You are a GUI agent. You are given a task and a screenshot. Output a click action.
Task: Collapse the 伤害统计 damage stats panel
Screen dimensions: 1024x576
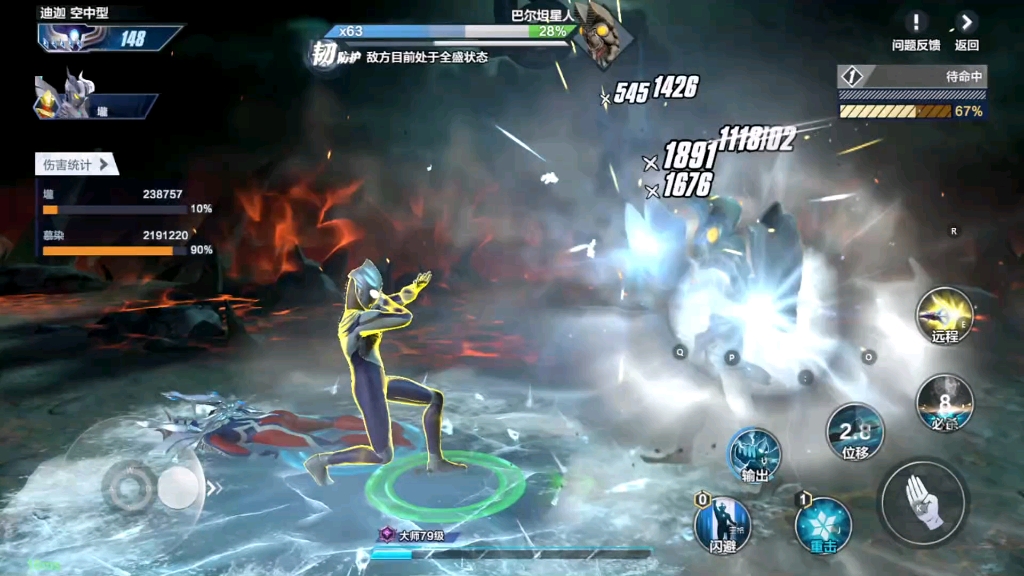[78, 165]
